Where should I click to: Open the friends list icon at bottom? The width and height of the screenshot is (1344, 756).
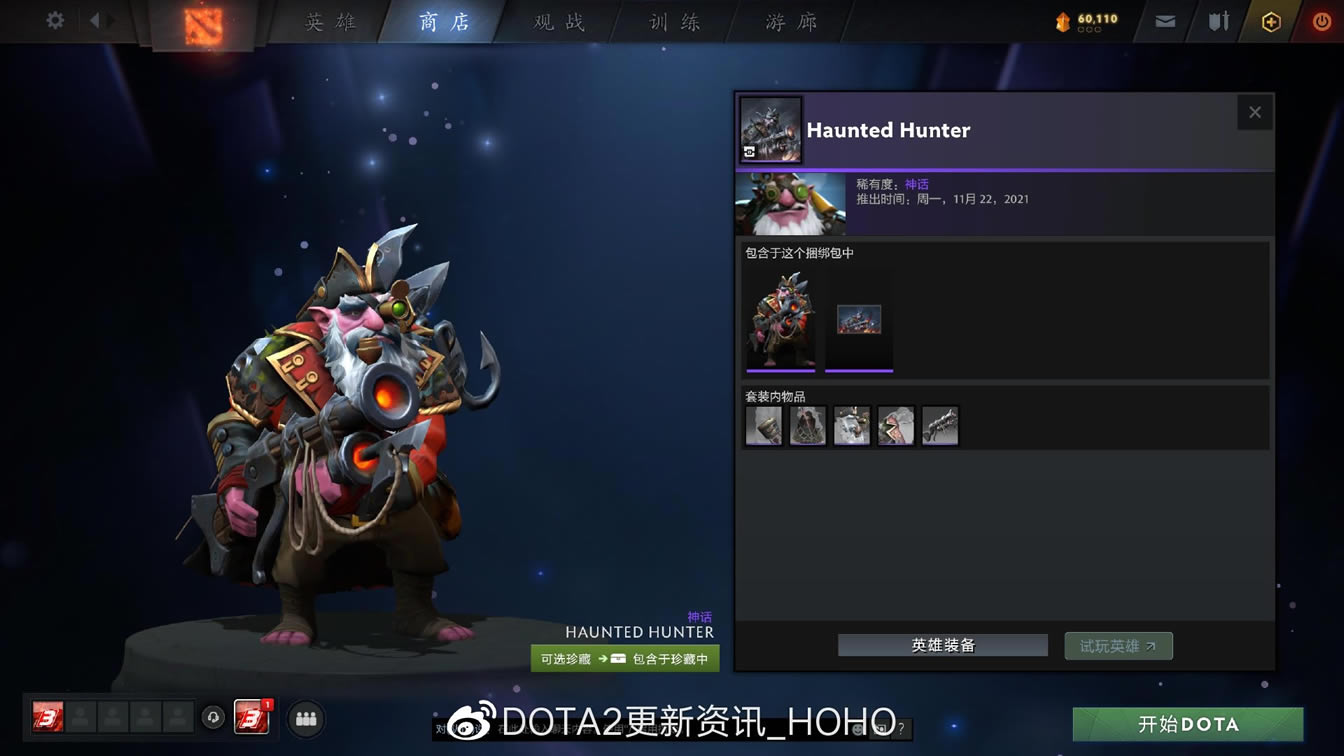(305, 718)
